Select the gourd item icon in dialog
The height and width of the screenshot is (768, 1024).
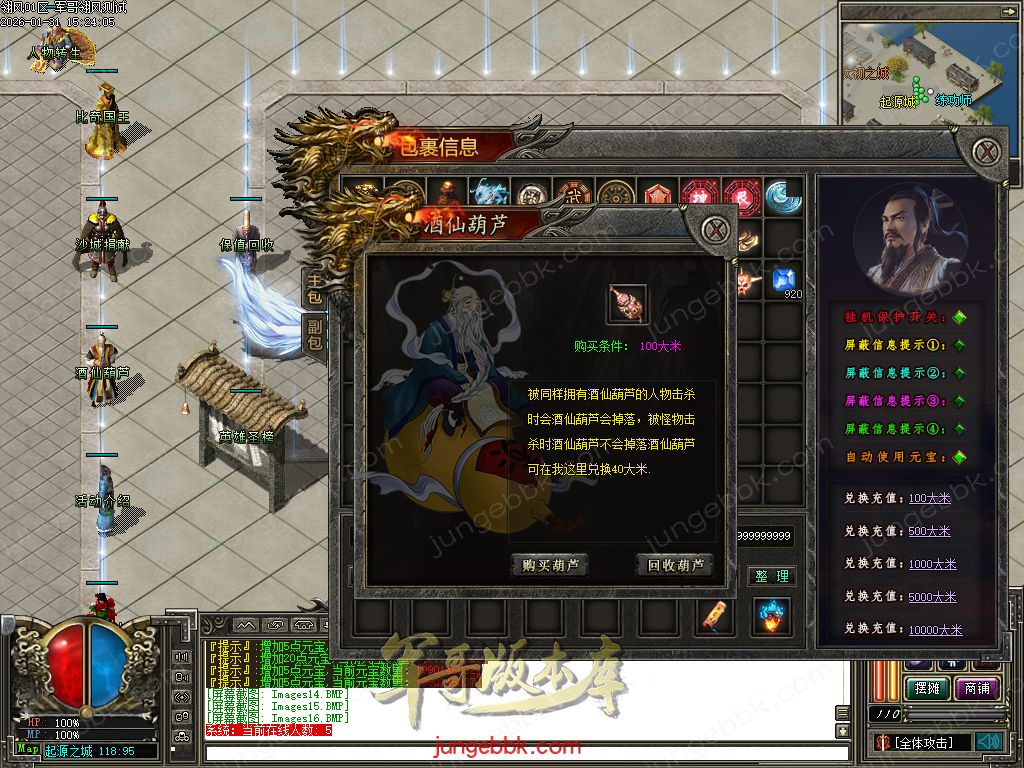tap(627, 304)
